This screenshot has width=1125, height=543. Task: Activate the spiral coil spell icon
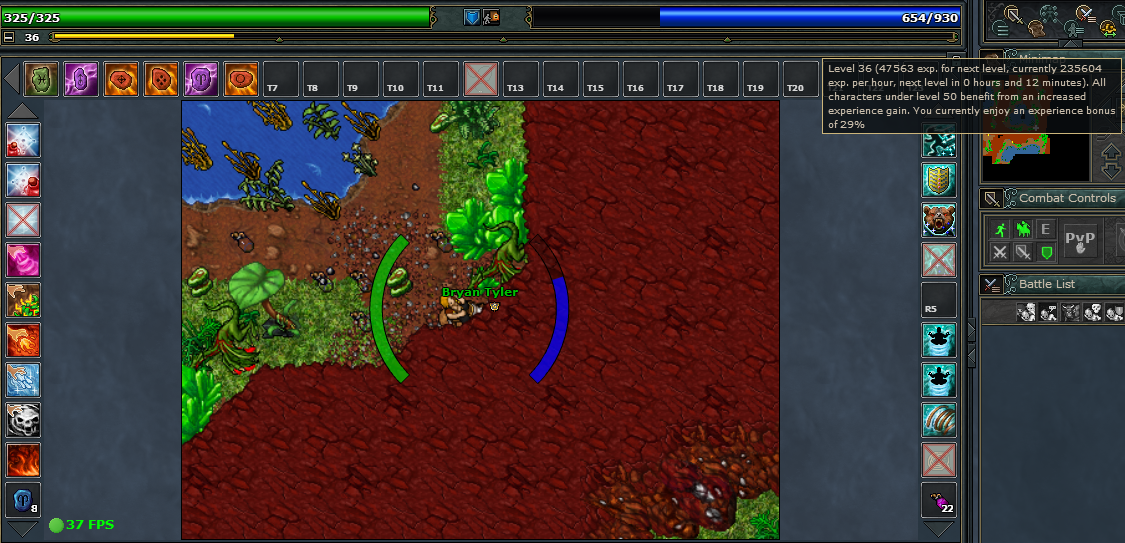939,420
